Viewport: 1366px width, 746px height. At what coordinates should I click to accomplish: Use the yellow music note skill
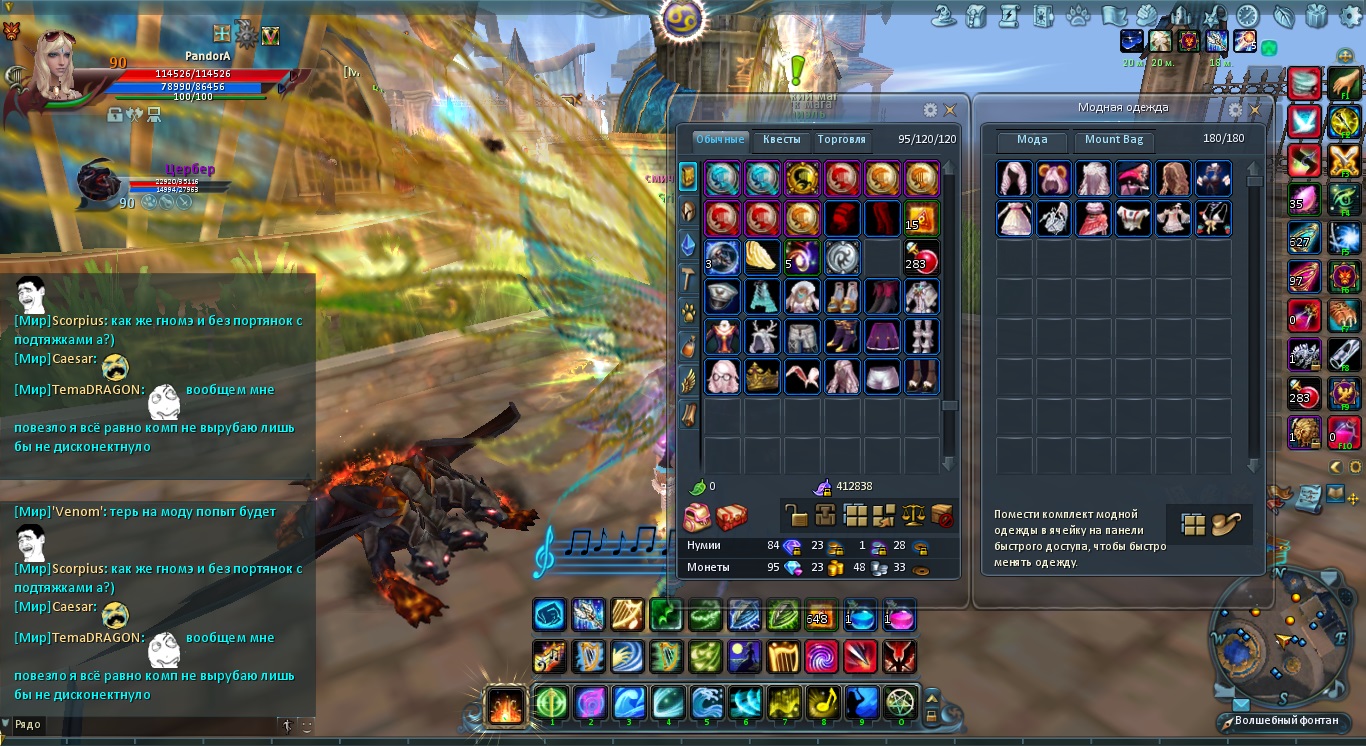click(823, 703)
